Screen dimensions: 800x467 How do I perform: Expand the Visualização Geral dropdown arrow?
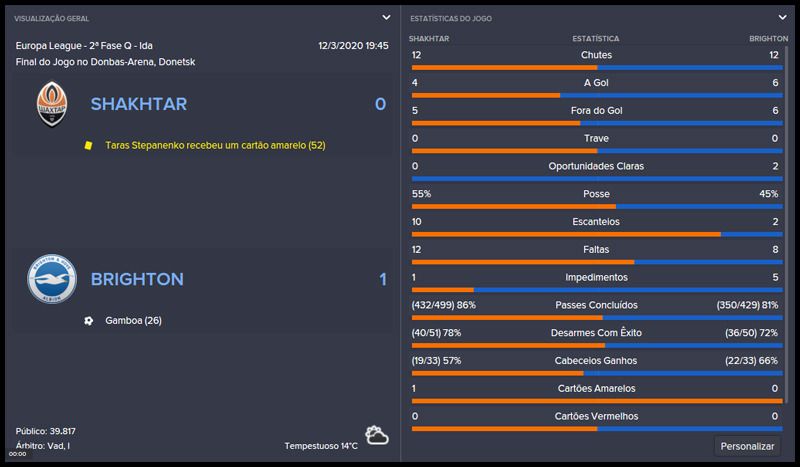[386, 17]
